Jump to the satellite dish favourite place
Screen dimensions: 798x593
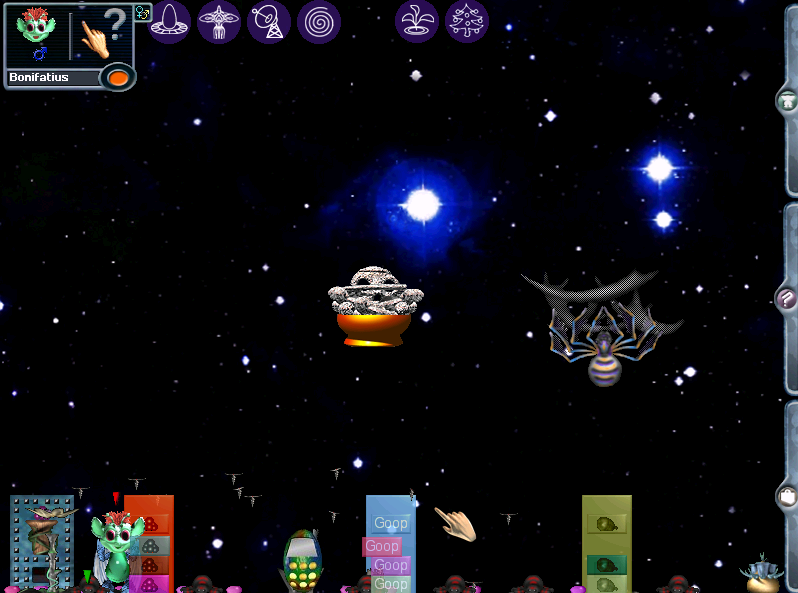[x=269, y=21]
